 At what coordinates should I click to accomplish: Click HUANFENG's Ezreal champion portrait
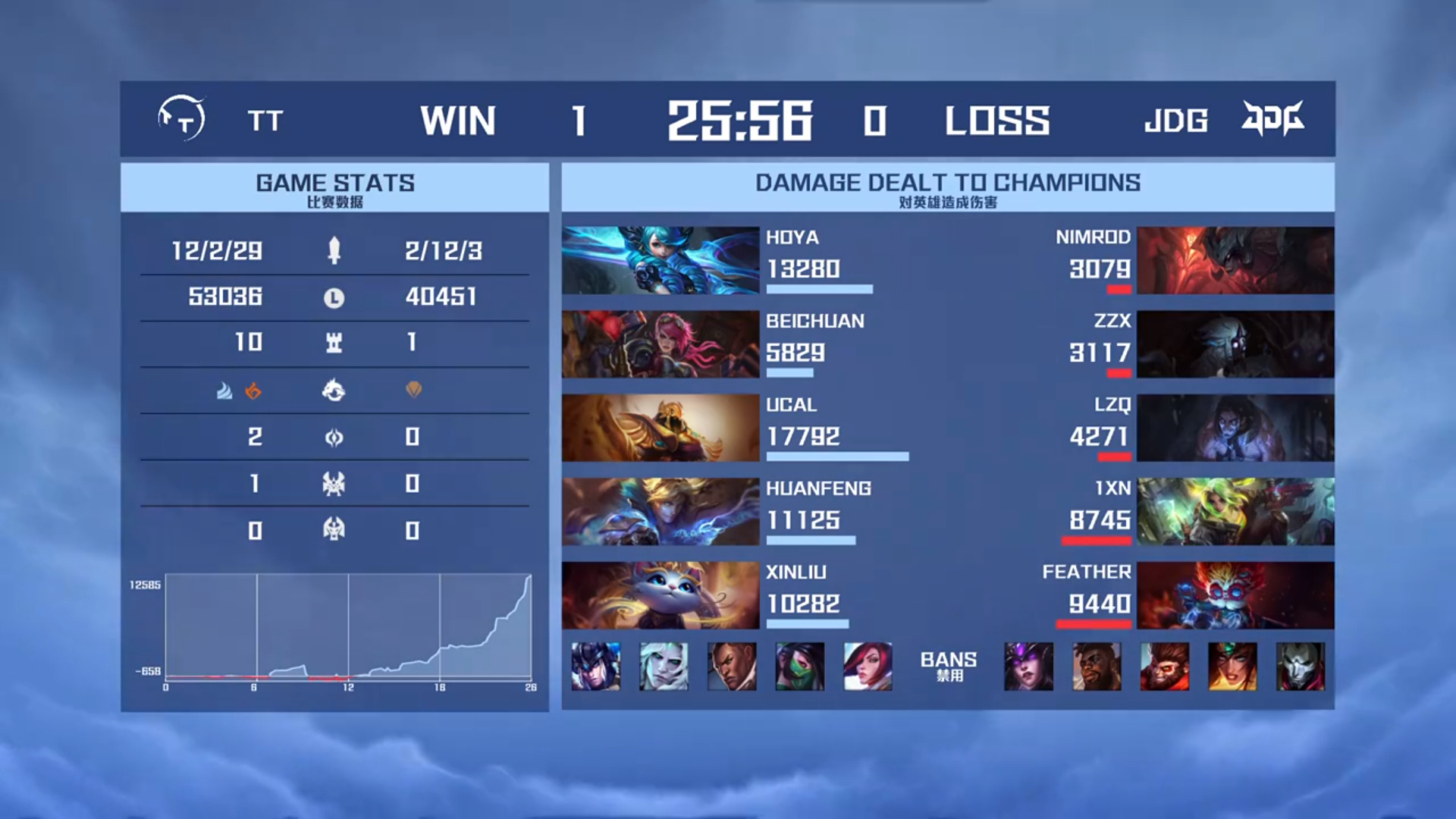pyautogui.click(x=660, y=511)
